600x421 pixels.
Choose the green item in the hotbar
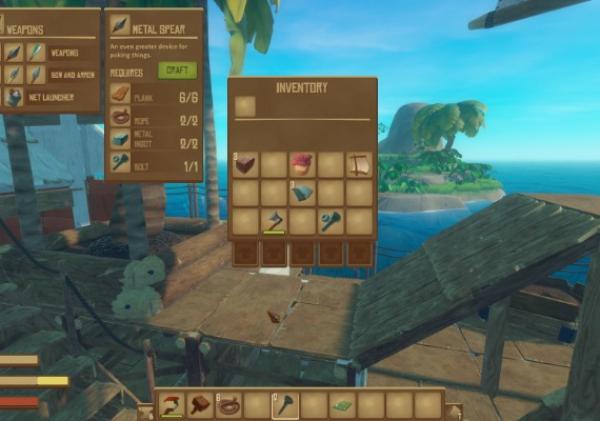343,405
